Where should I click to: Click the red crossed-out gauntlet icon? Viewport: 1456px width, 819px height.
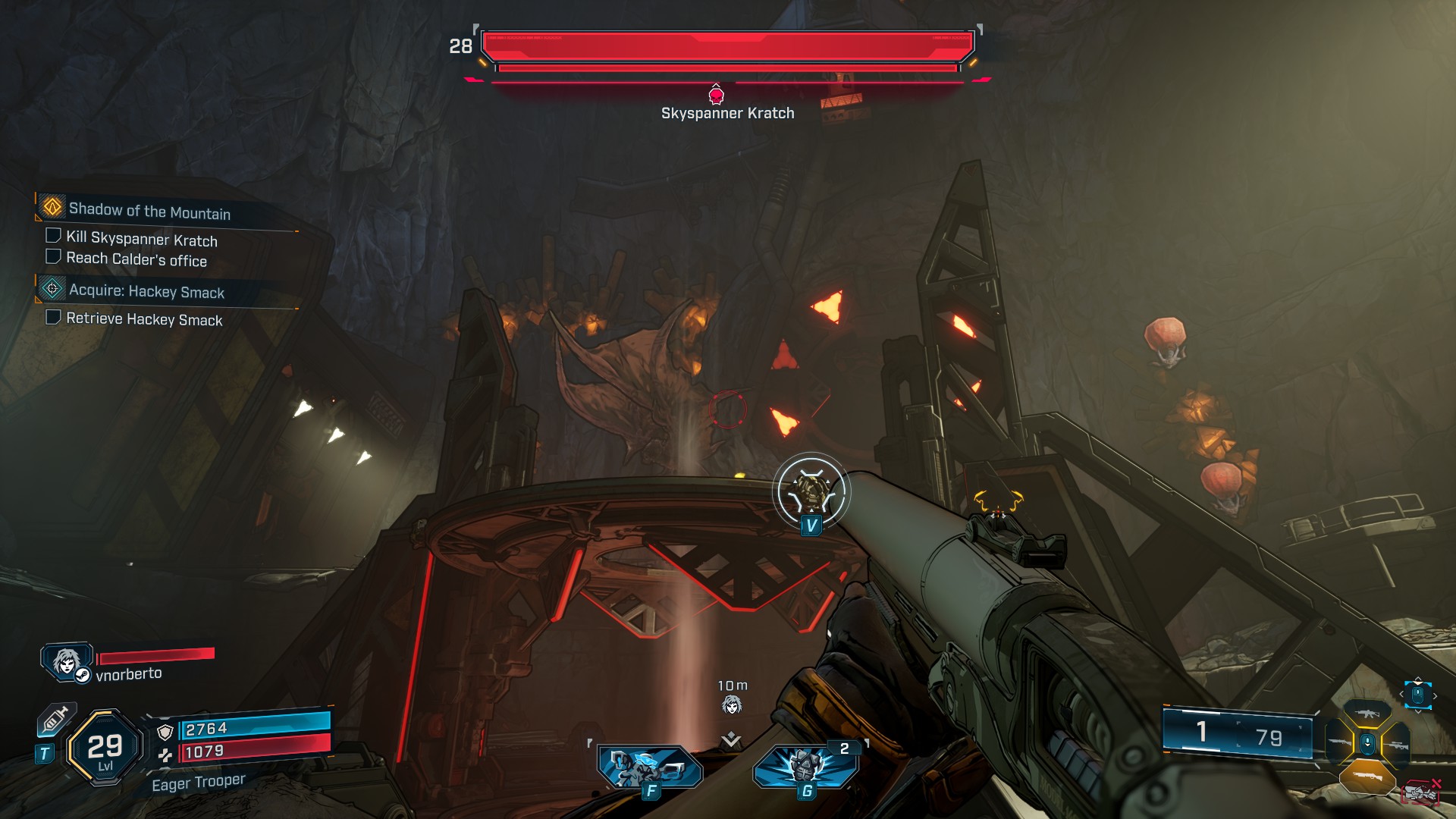point(1423,792)
